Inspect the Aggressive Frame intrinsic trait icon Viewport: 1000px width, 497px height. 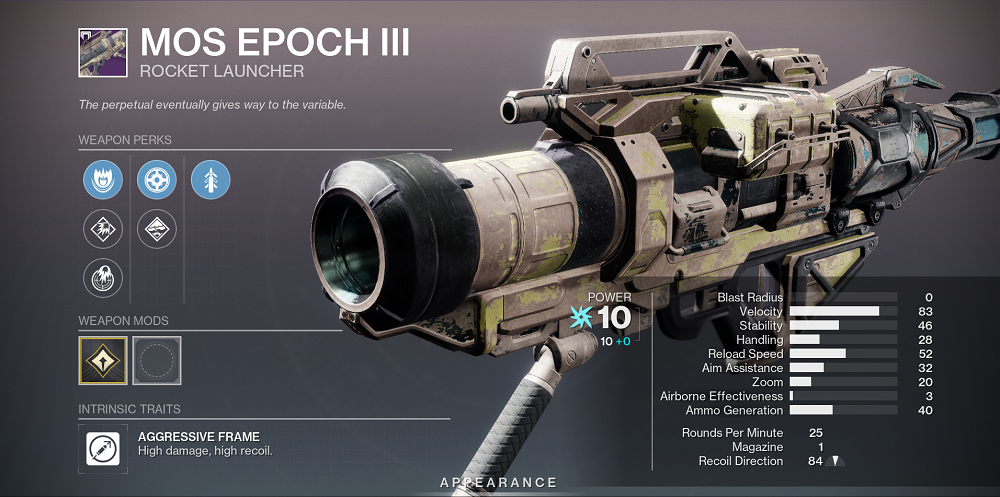point(103,449)
